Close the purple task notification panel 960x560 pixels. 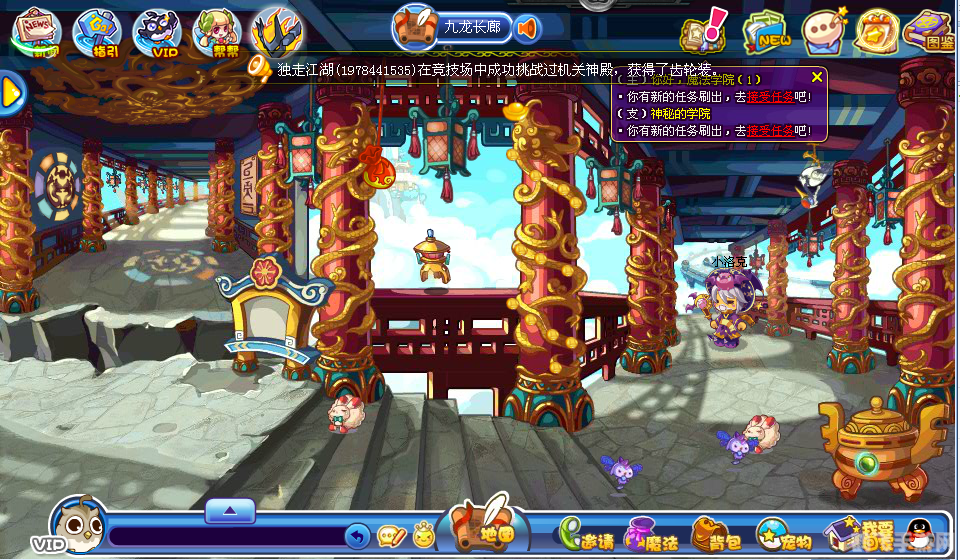point(817,77)
